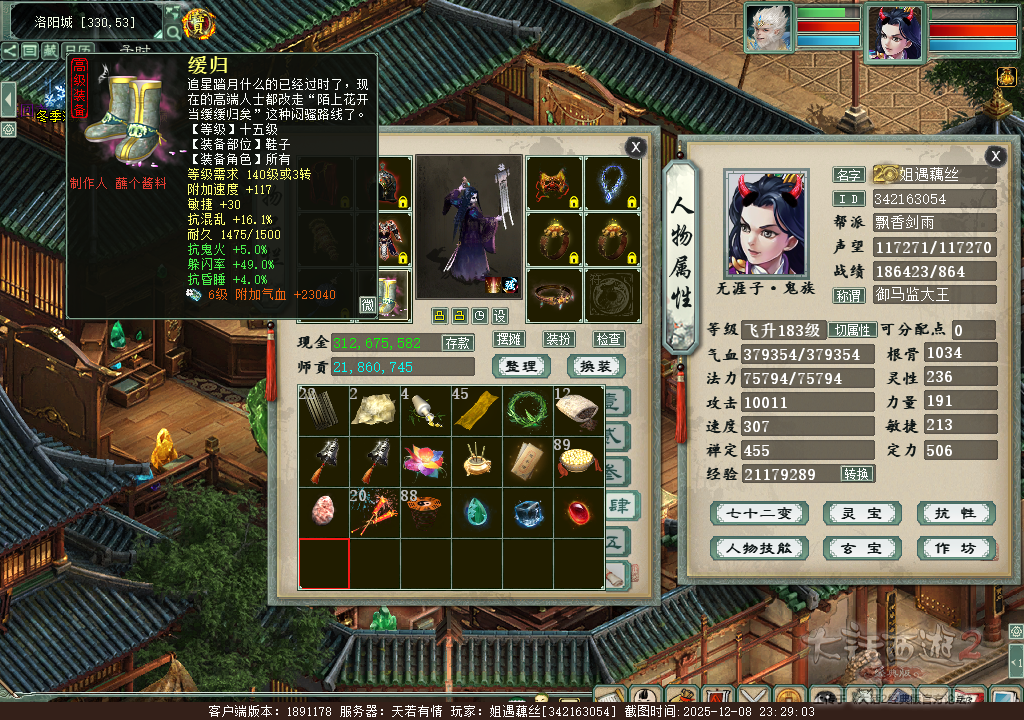
Task: Open the 作坊 workshop panel
Action: click(955, 548)
